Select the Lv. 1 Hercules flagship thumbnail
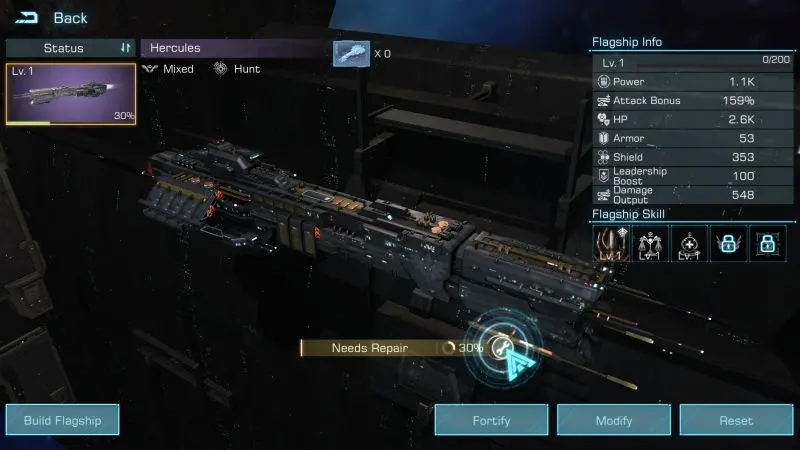Screen dimensions: 800x450 pyautogui.click(x=71, y=94)
